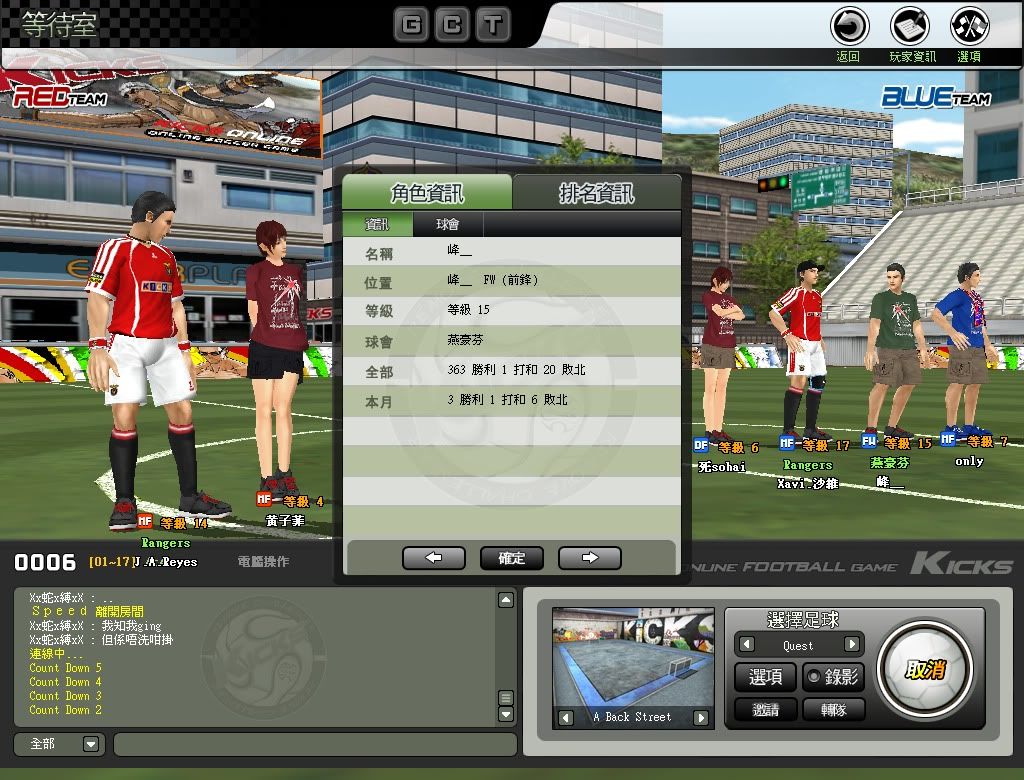Click the 返回 back button
The height and width of the screenshot is (780, 1024).
coord(850,27)
